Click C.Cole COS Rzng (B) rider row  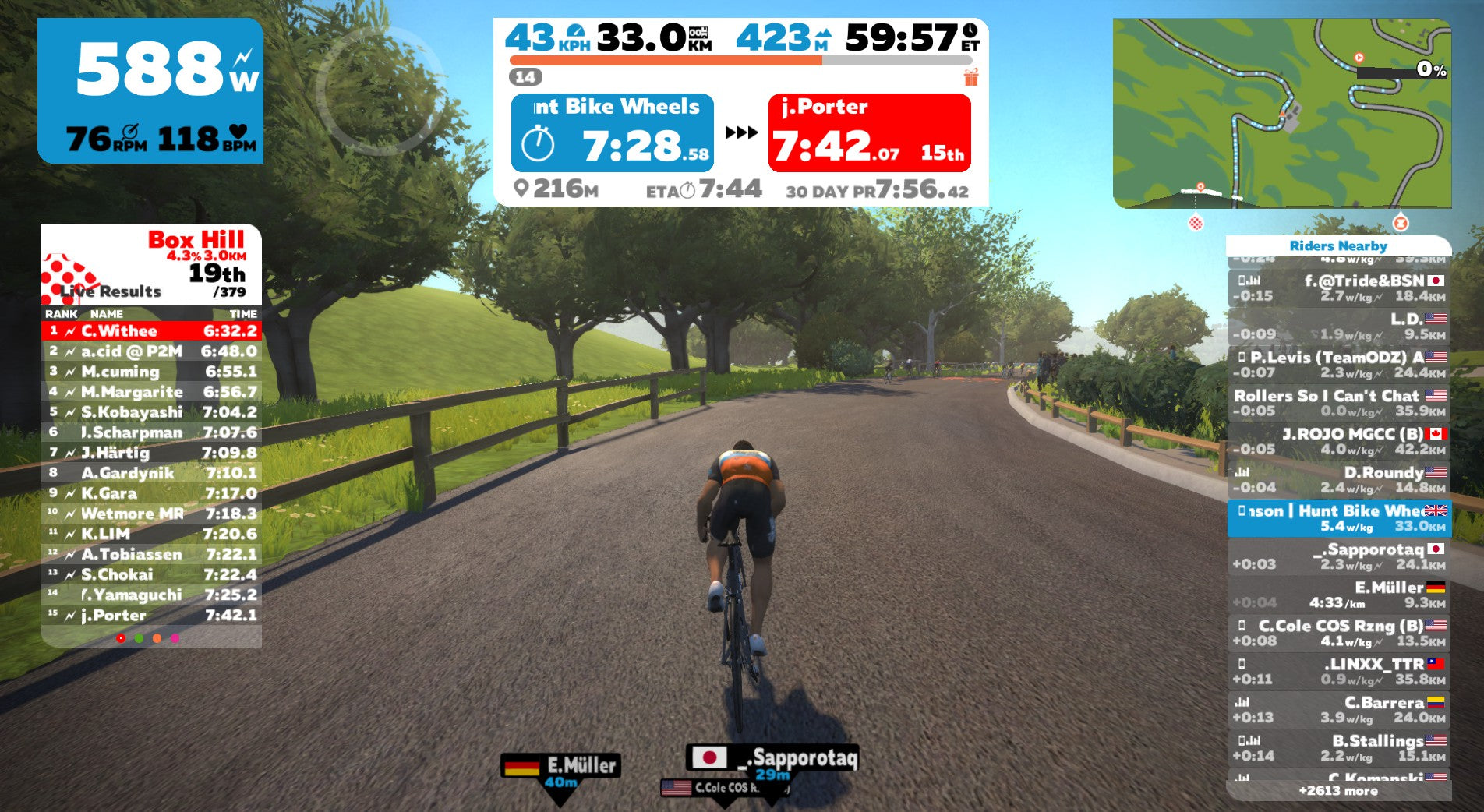1338,633
